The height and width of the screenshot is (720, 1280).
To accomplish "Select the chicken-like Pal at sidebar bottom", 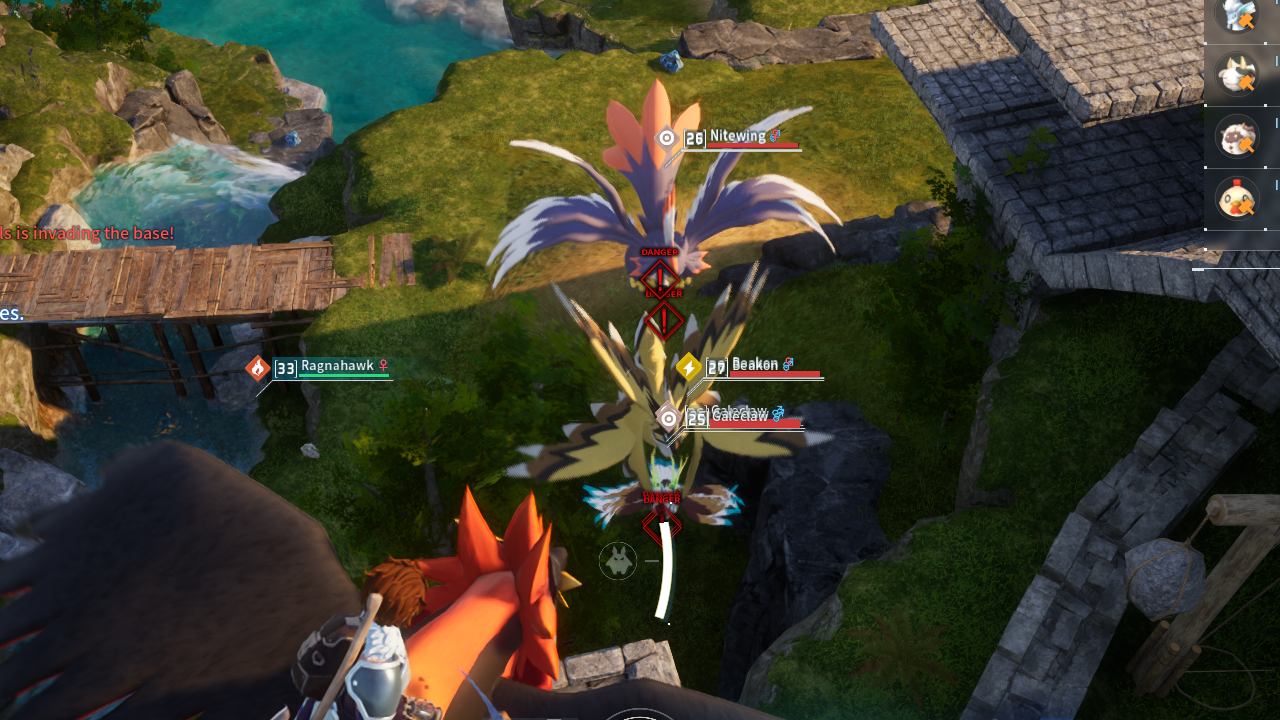I will [1238, 198].
